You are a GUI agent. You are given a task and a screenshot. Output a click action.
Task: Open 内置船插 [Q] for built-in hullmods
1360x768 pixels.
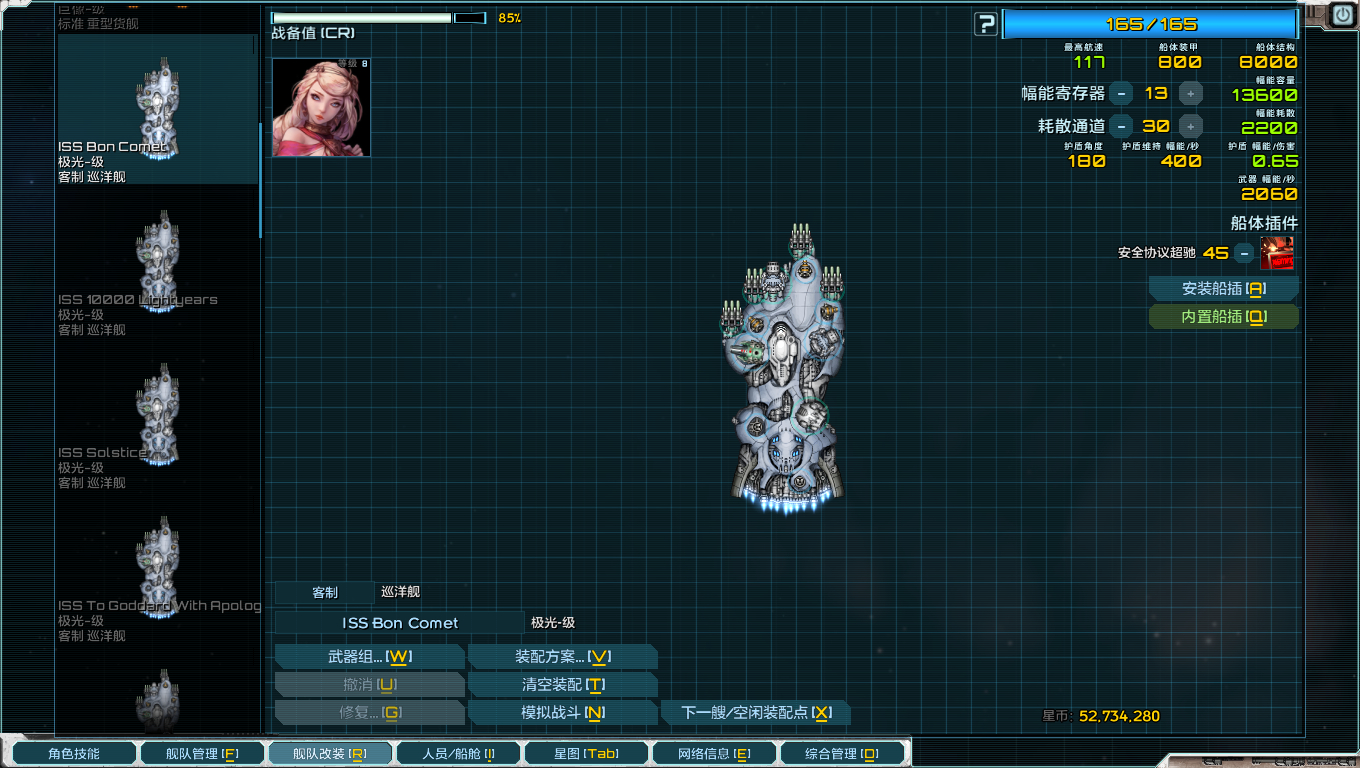point(1223,316)
